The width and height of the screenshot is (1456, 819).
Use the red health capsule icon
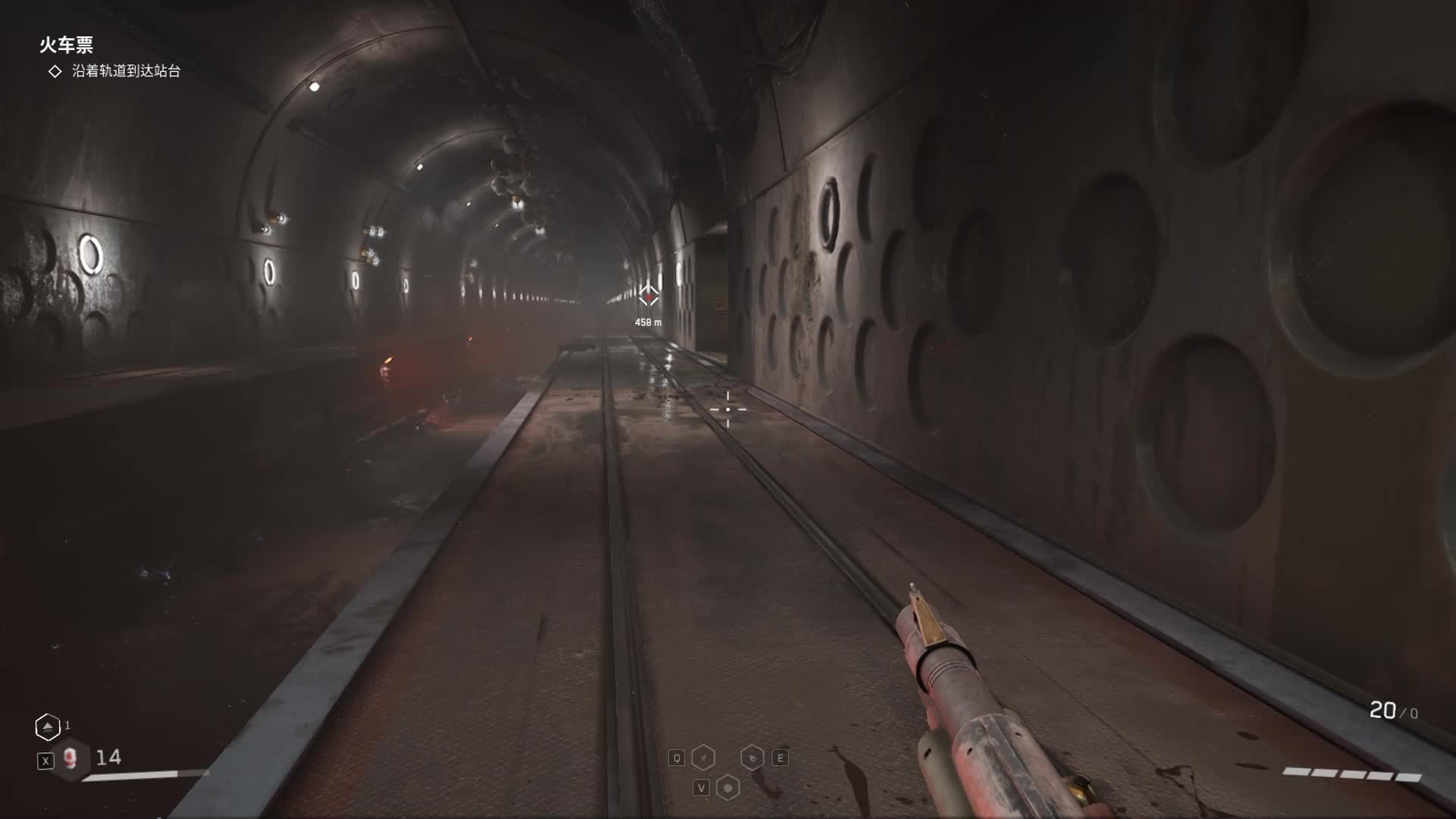(x=71, y=758)
